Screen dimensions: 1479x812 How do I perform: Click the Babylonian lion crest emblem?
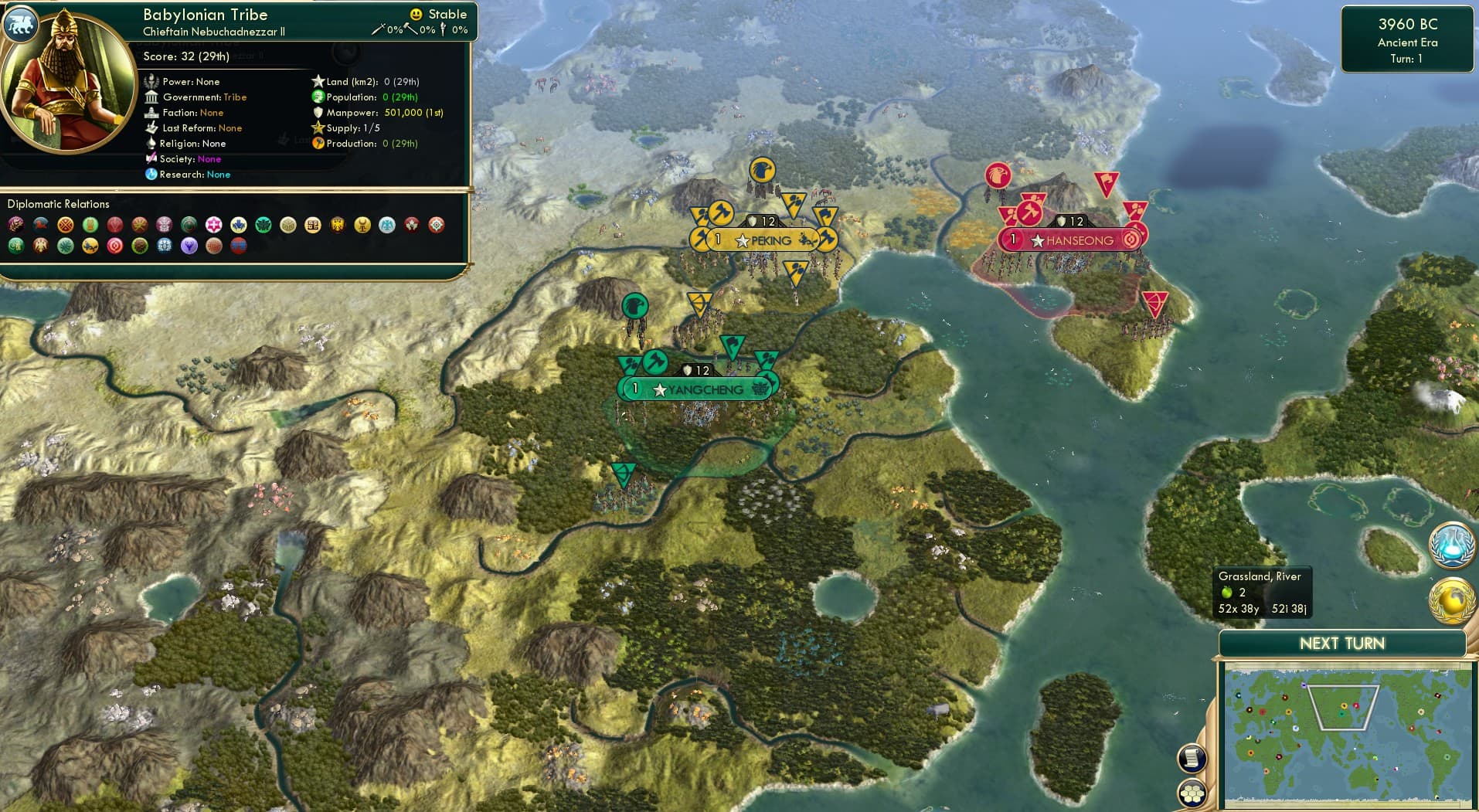click(21, 24)
